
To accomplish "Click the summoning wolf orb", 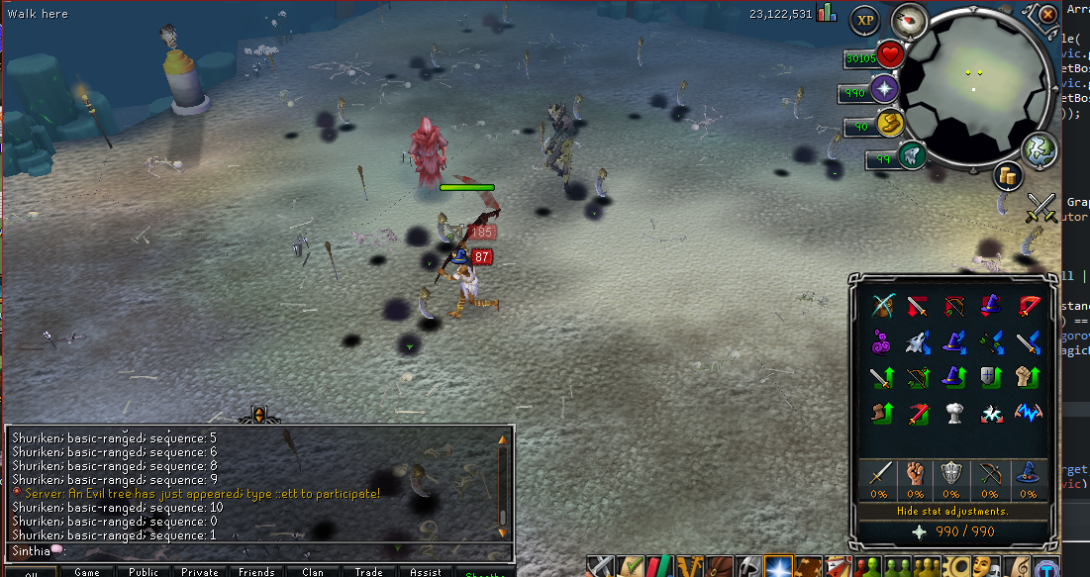I will tap(911, 155).
